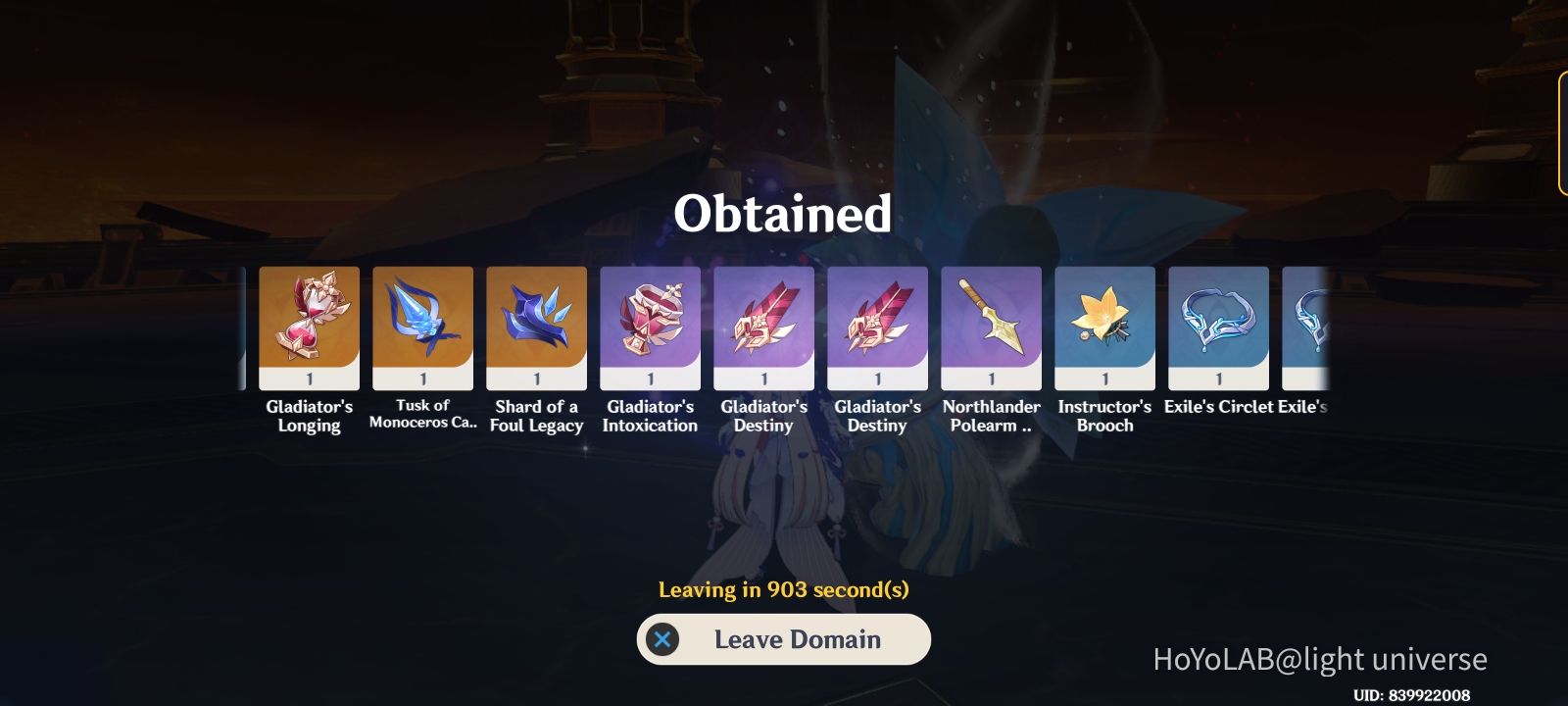Viewport: 1568px width, 706px height.
Task: Select the partially visible item card on far left
Action: 242,324
